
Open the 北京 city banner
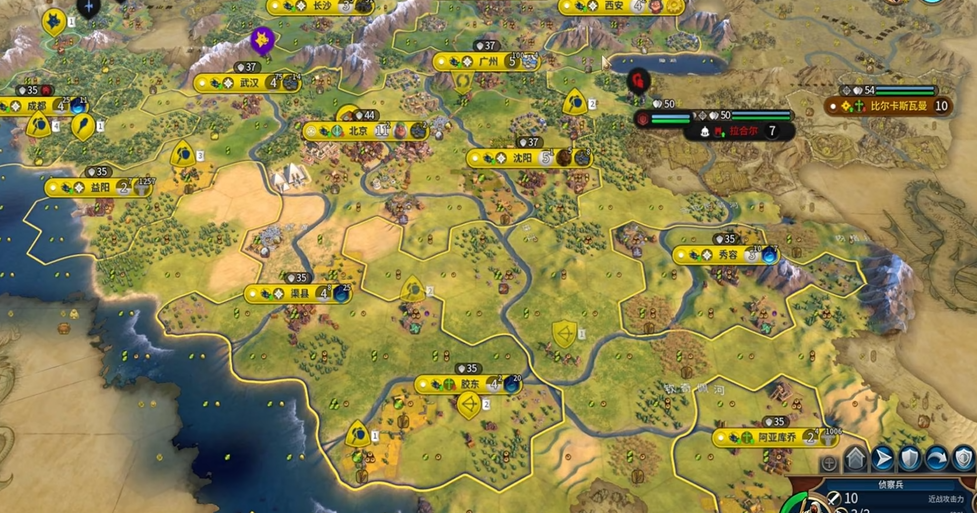coord(358,131)
